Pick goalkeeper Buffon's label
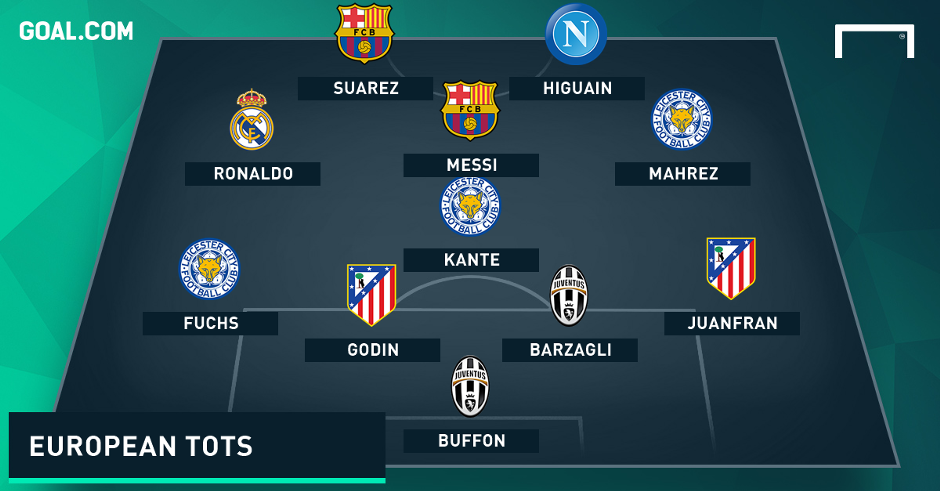The image size is (940, 491). coord(471,440)
